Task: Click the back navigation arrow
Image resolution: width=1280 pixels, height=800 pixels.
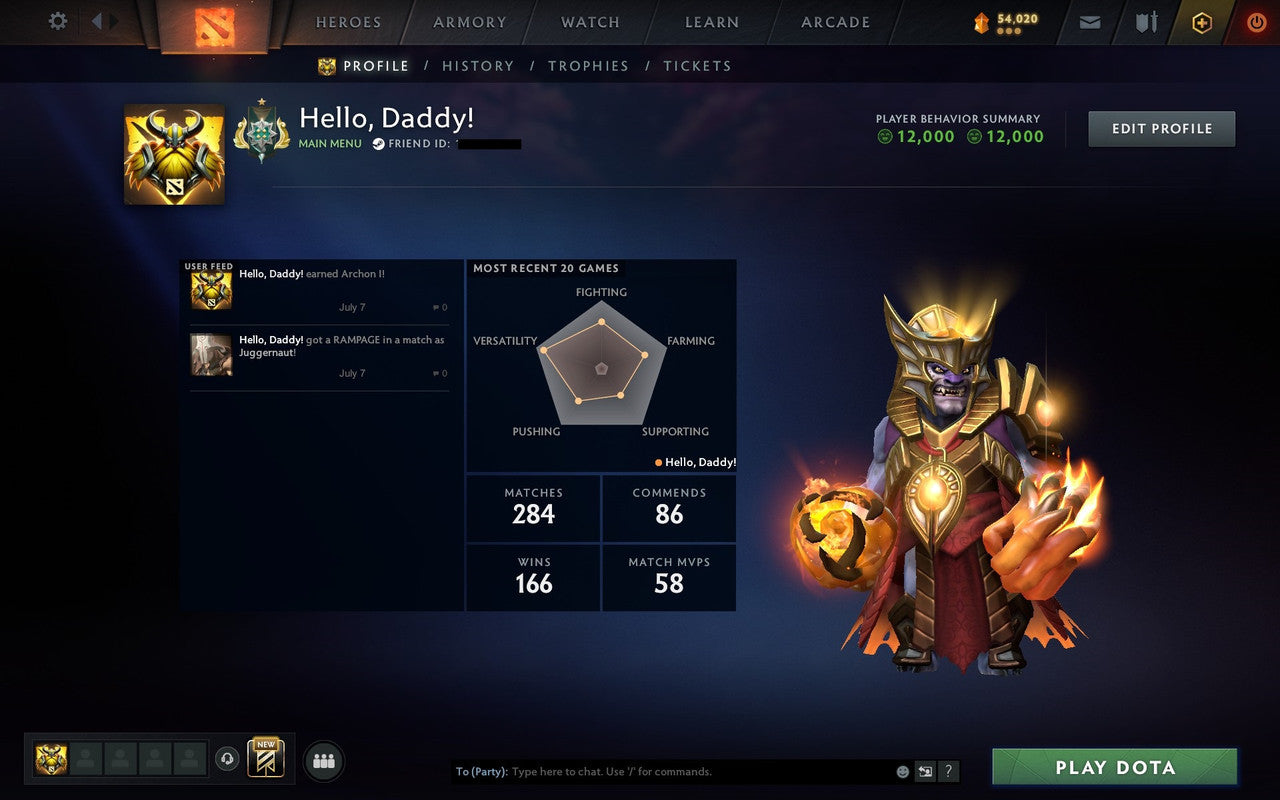Action: click(97, 19)
